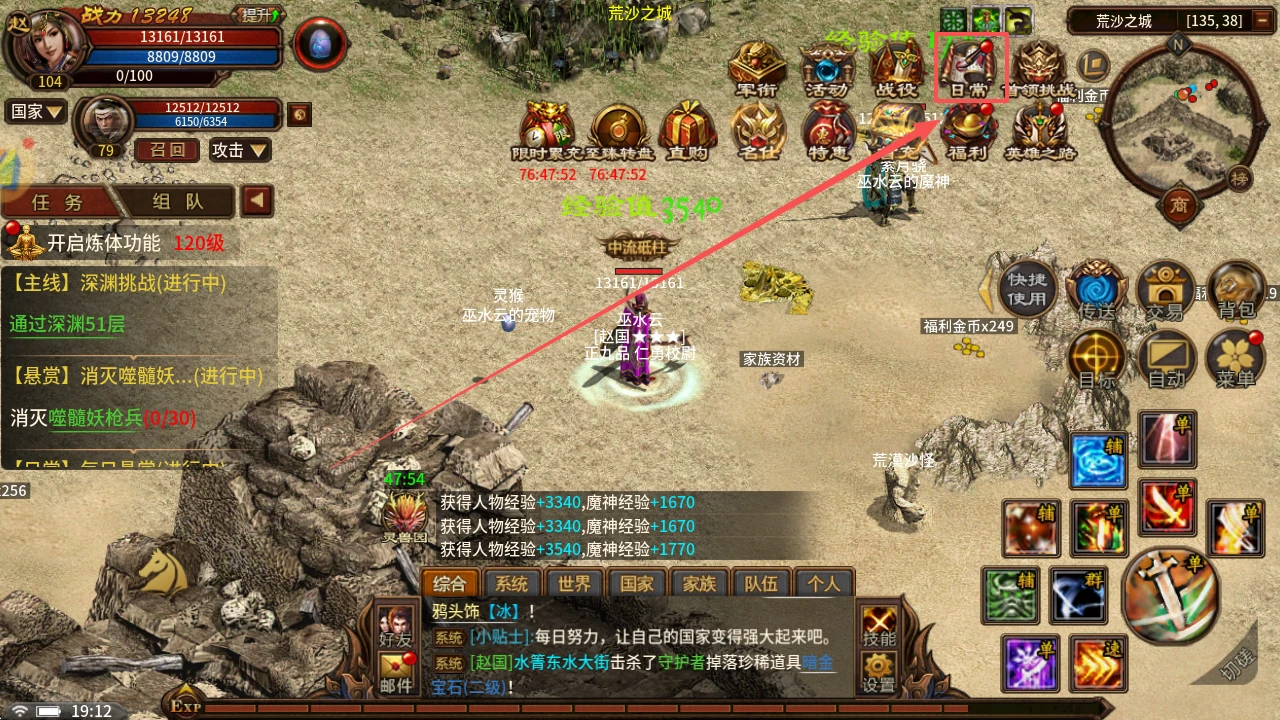
Task: Collapse the task panel with the left arrow
Action: (x=259, y=199)
